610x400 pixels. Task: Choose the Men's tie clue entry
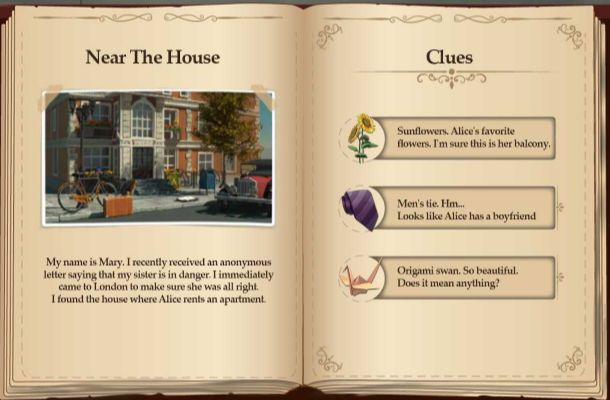tap(472, 207)
